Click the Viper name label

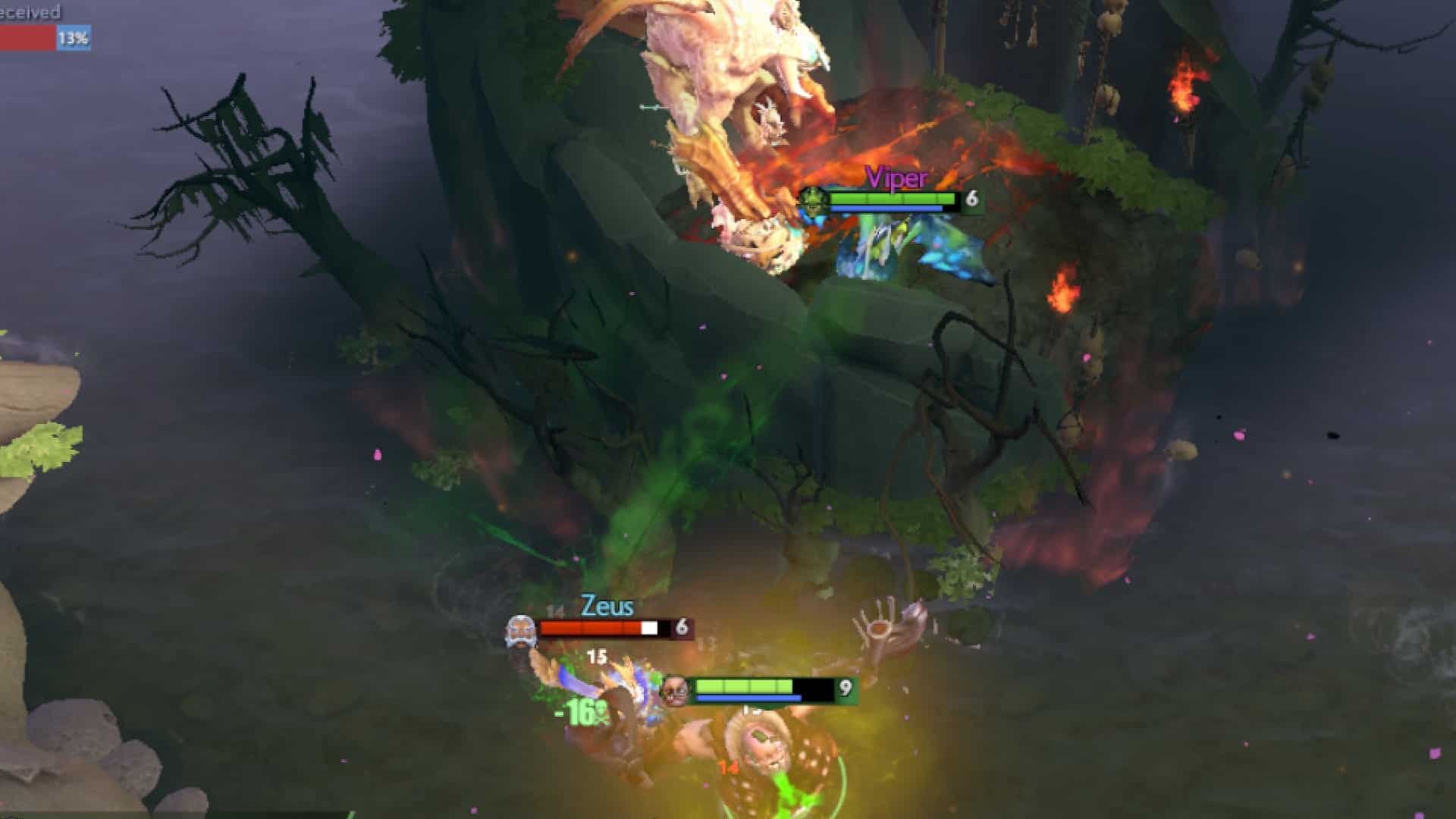(x=898, y=178)
